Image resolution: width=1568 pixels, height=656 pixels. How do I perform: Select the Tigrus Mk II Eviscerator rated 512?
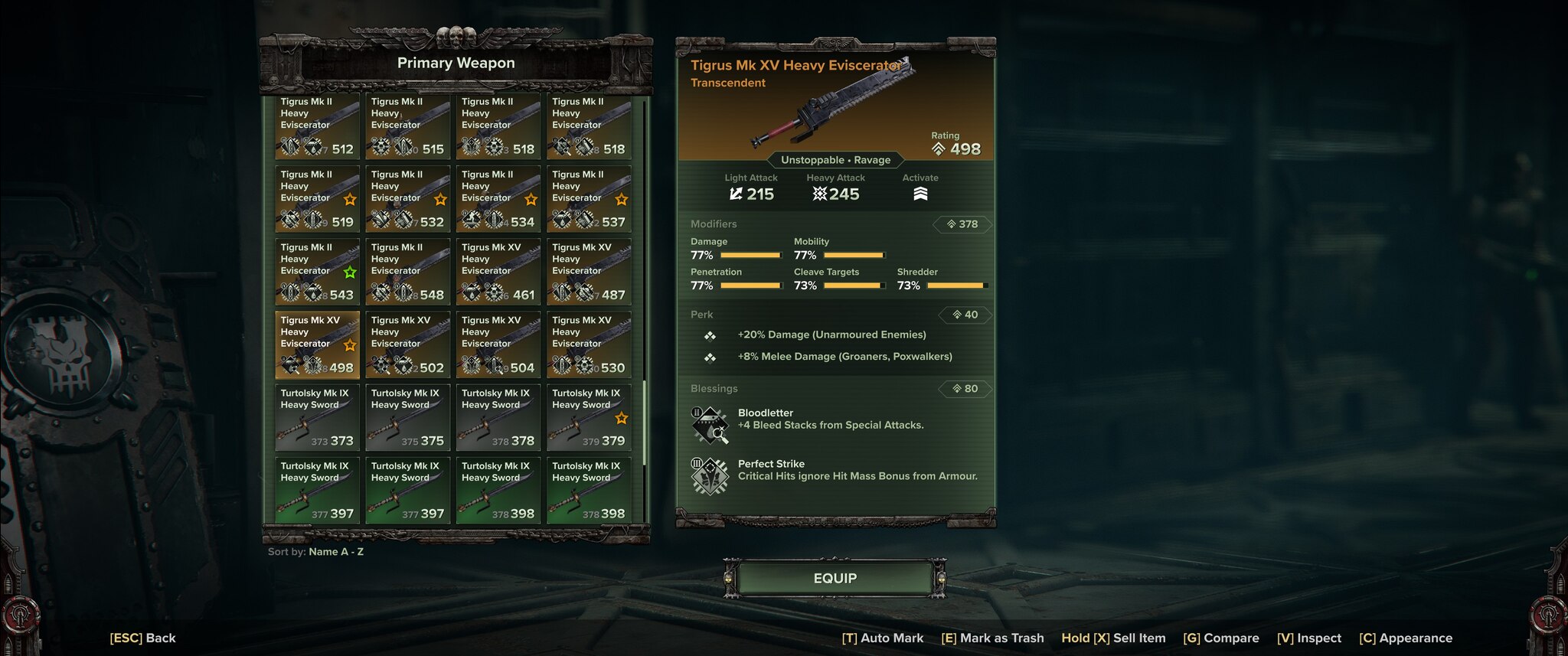tap(317, 126)
